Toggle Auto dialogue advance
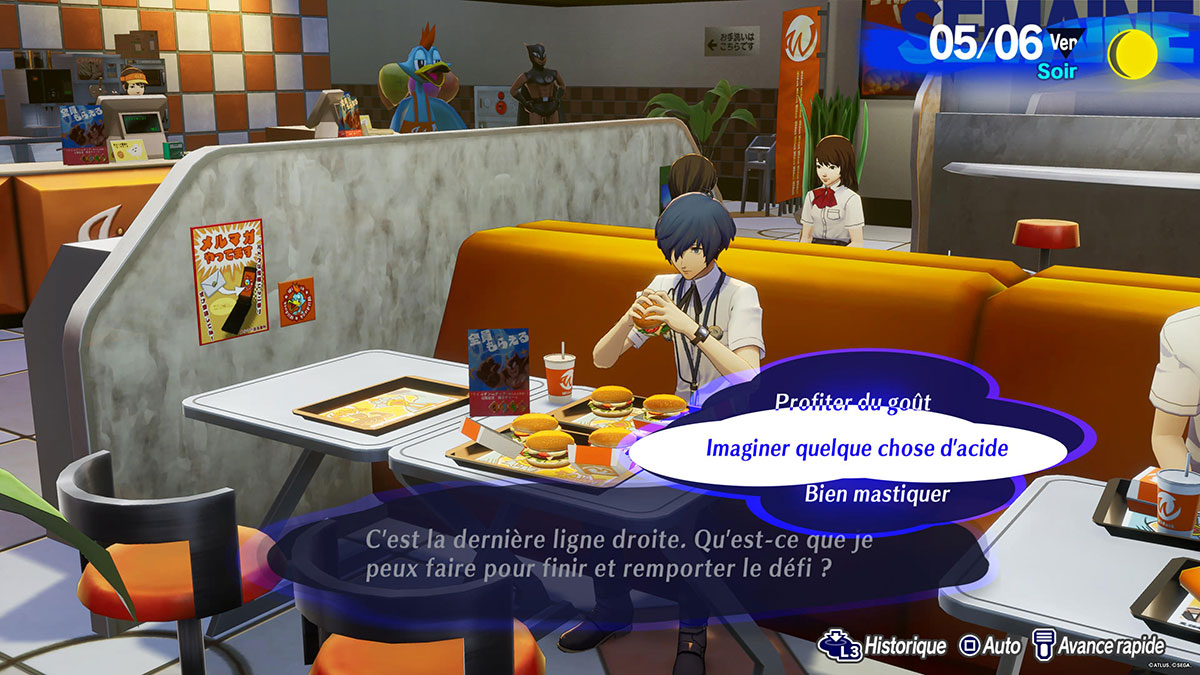This screenshot has width=1200, height=675. point(990,646)
